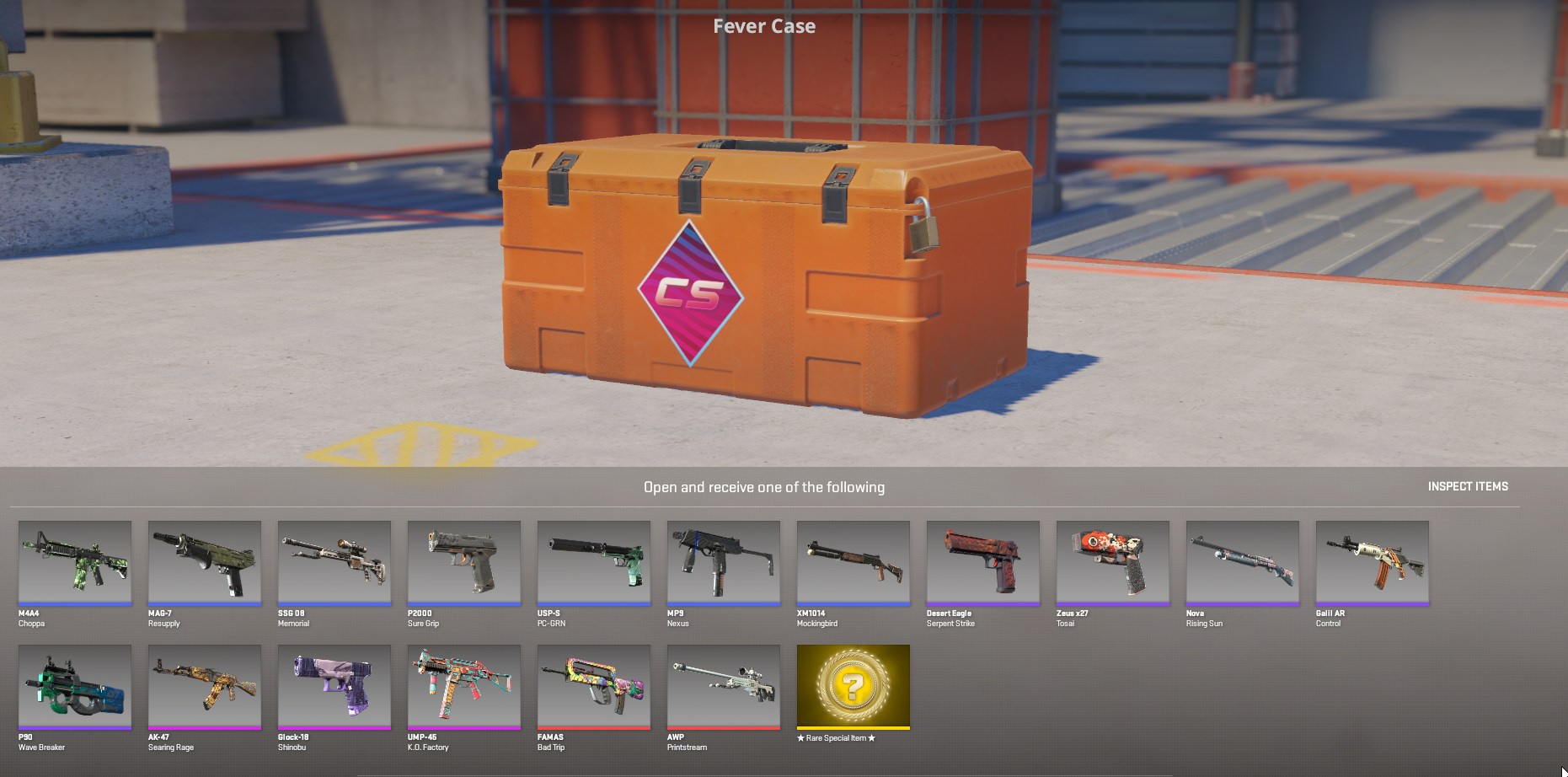Choose the MAG-7 Resupply thumbnail

pos(205,562)
